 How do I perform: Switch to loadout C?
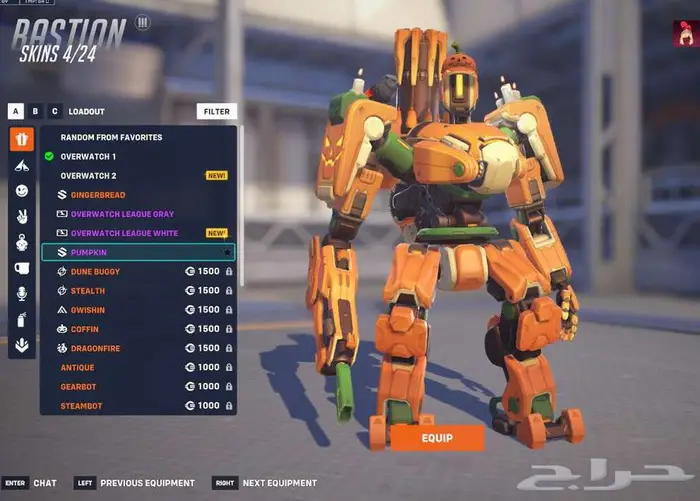[x=54, y=112]
